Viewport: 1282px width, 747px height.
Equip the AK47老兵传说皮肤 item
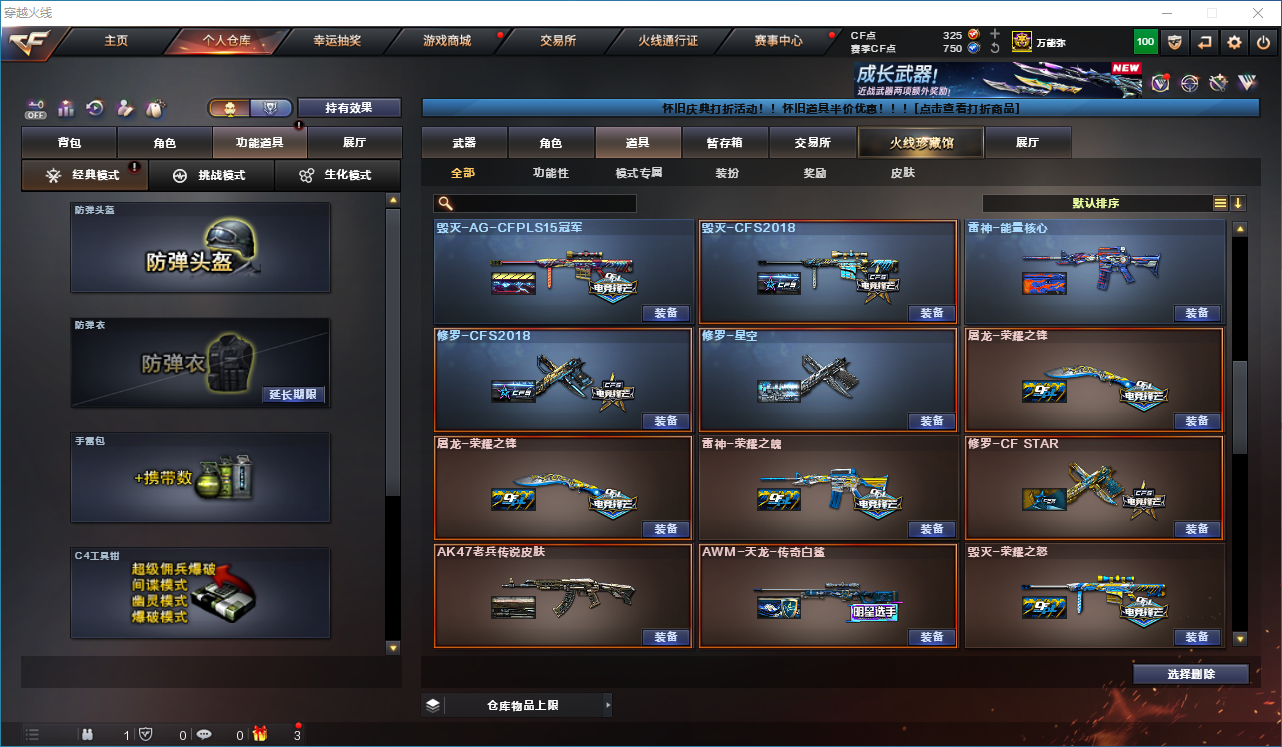[666, 637]
